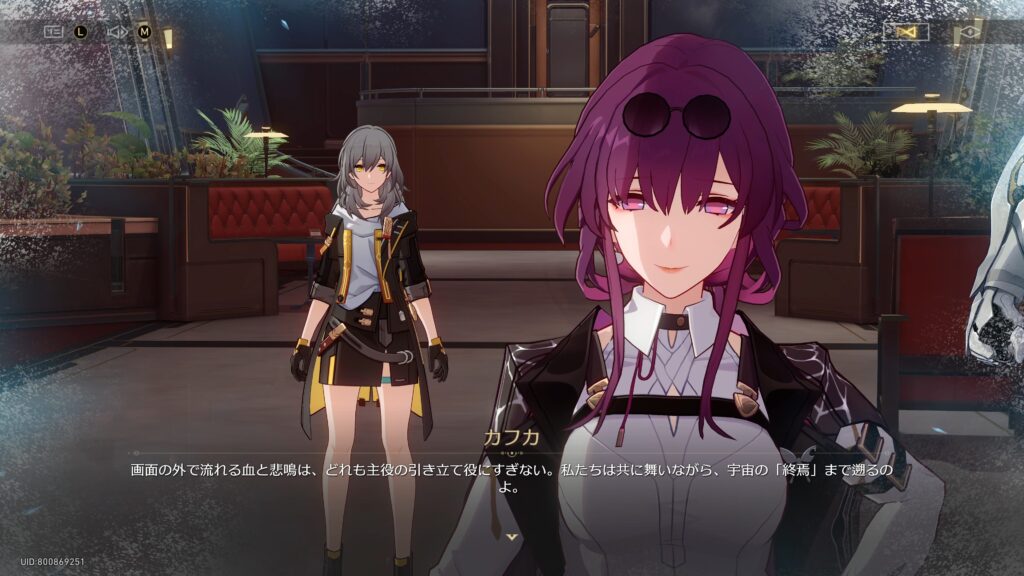Skip the cutscene with the skip button
The width and height of the screenshot is (1024, 576).
point(906,32)
